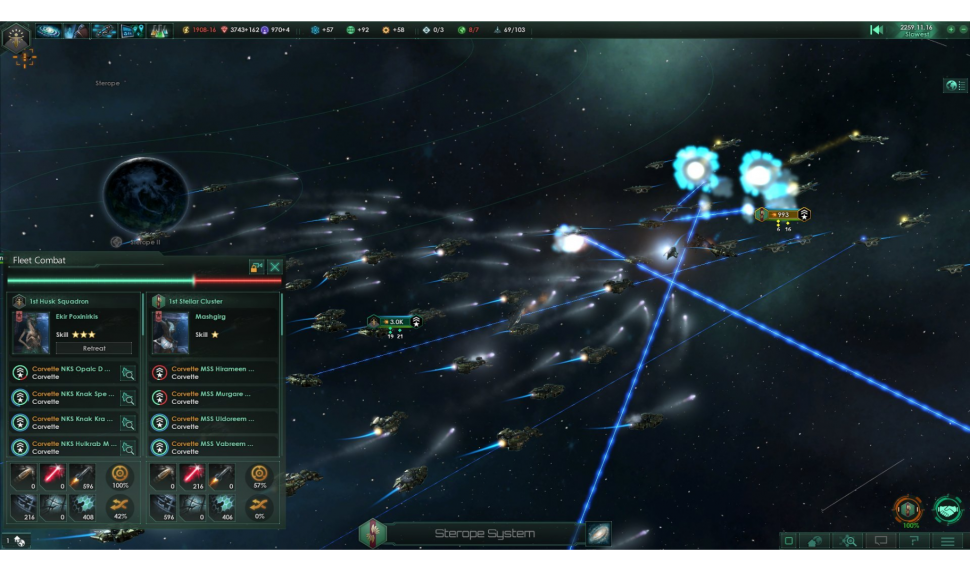Image resolution: width=970 pixels, height=570 pixels.
Task: Open the help question-mark button
Action: [x=914, y=541]
